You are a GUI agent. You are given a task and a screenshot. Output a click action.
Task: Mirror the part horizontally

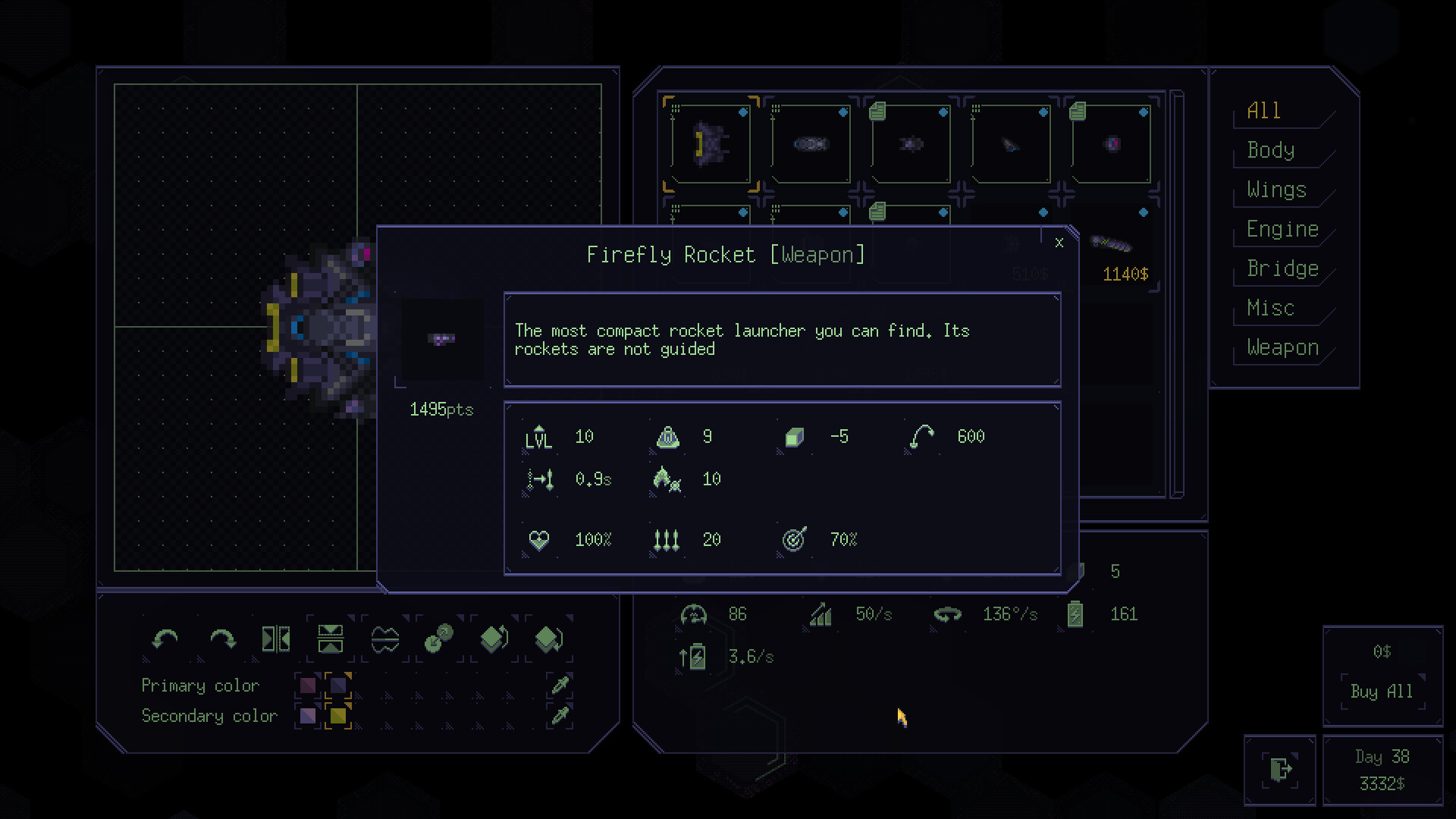276,639
